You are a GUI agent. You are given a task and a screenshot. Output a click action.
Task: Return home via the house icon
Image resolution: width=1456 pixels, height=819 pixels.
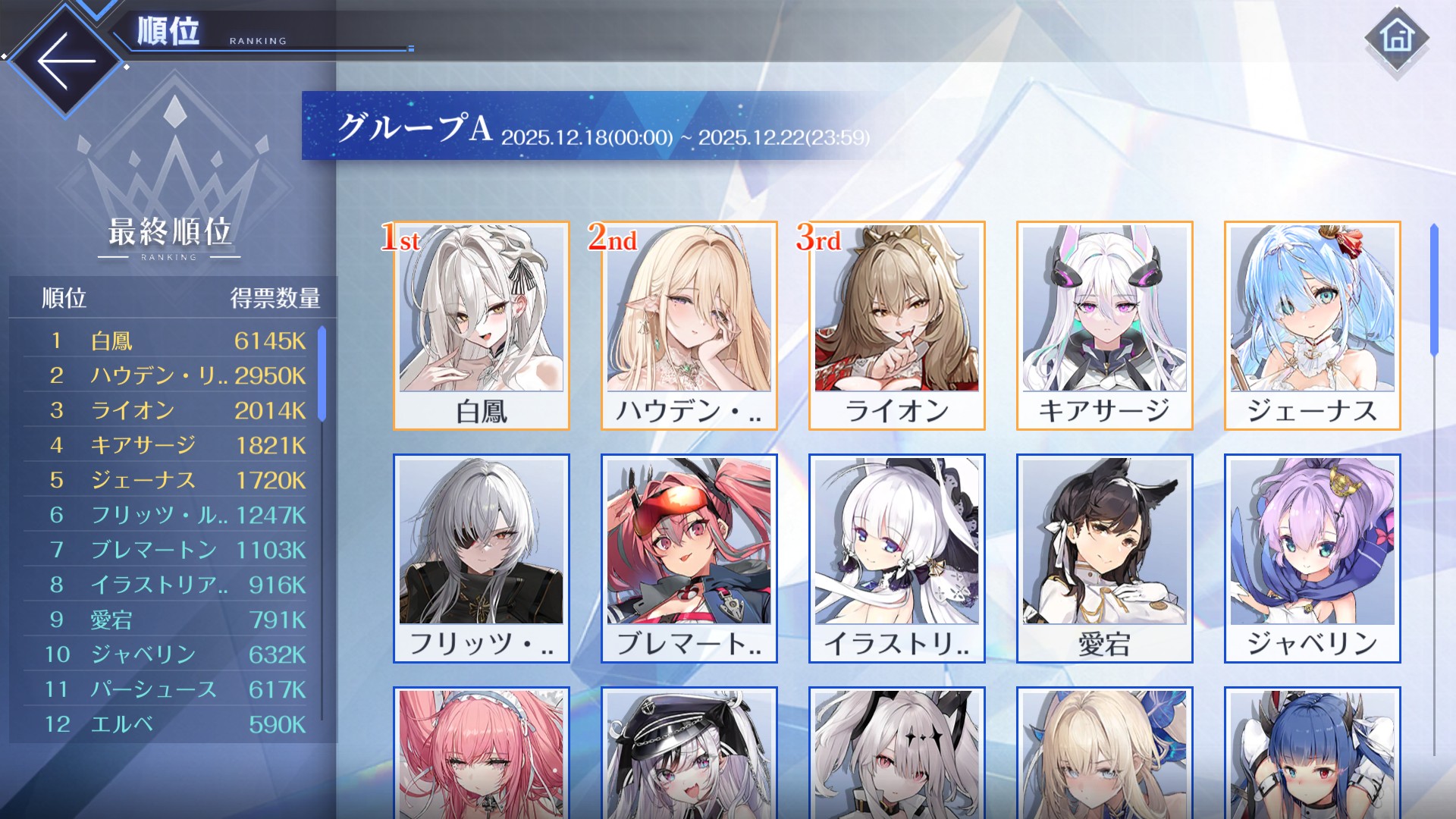click(1397, 38)
